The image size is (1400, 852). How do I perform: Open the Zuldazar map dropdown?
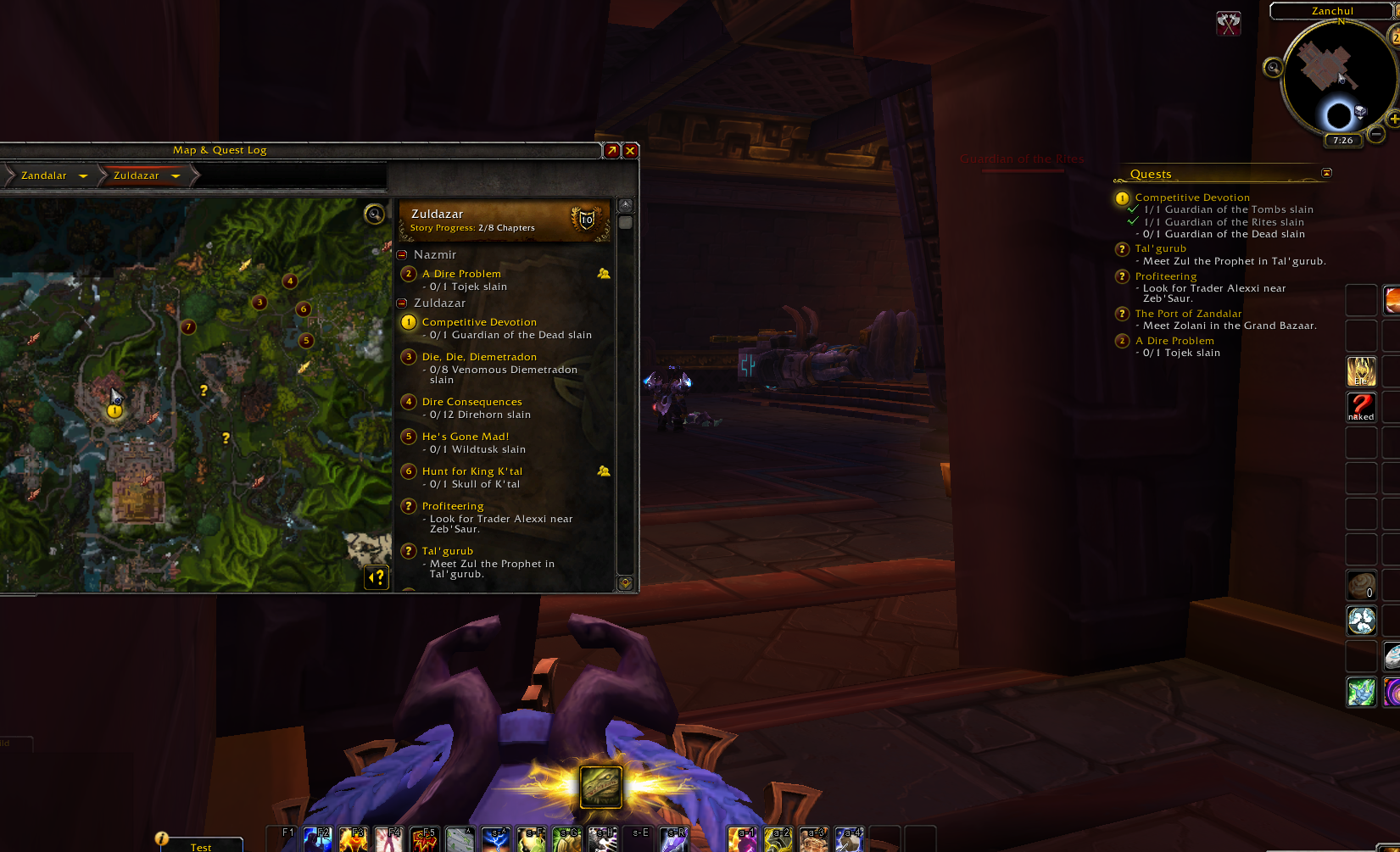point(176,175)
